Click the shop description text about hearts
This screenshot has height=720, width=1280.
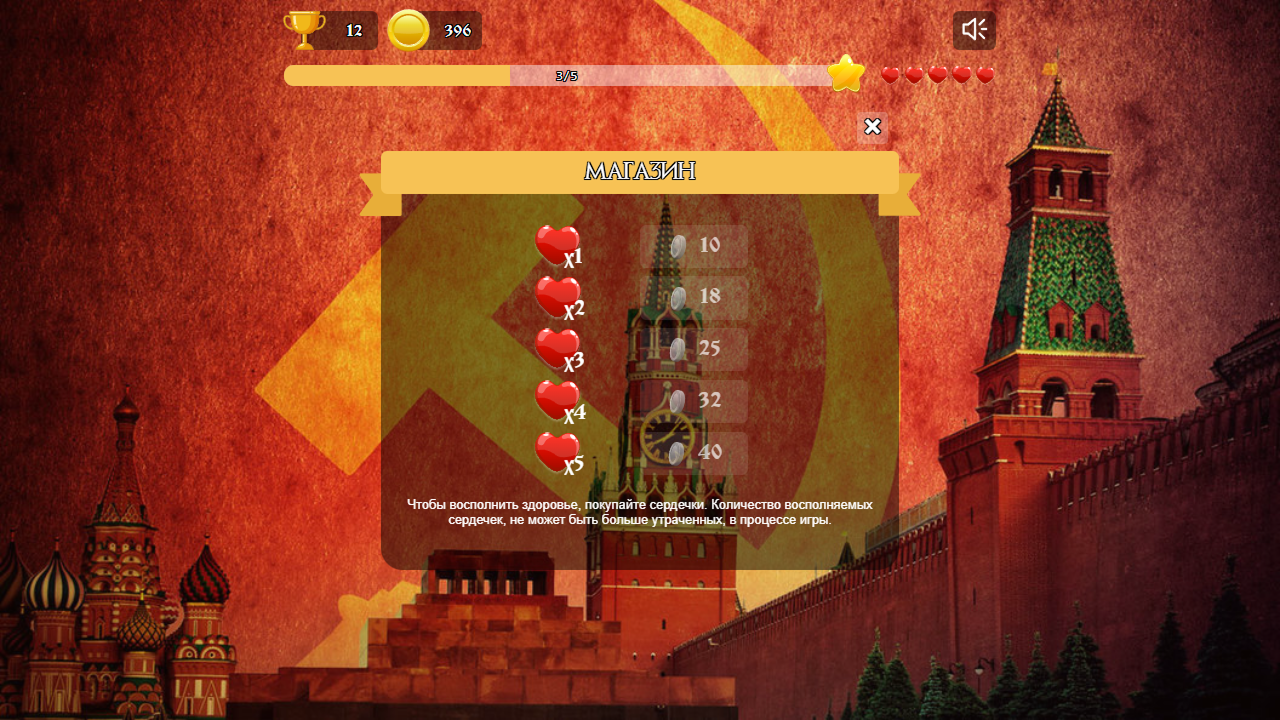[640, 512]
